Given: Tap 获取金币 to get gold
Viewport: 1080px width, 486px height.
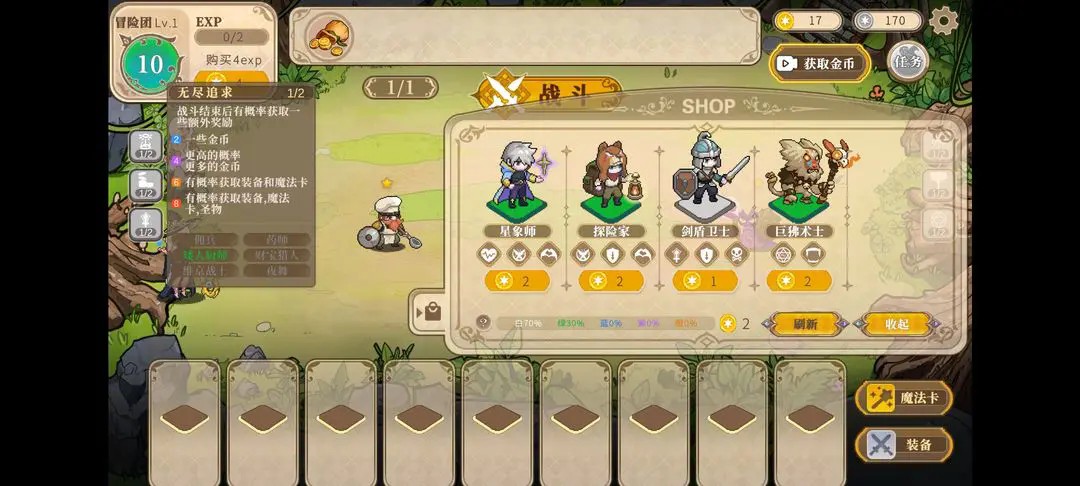Looking at the screenshot, I should (819, 63).
